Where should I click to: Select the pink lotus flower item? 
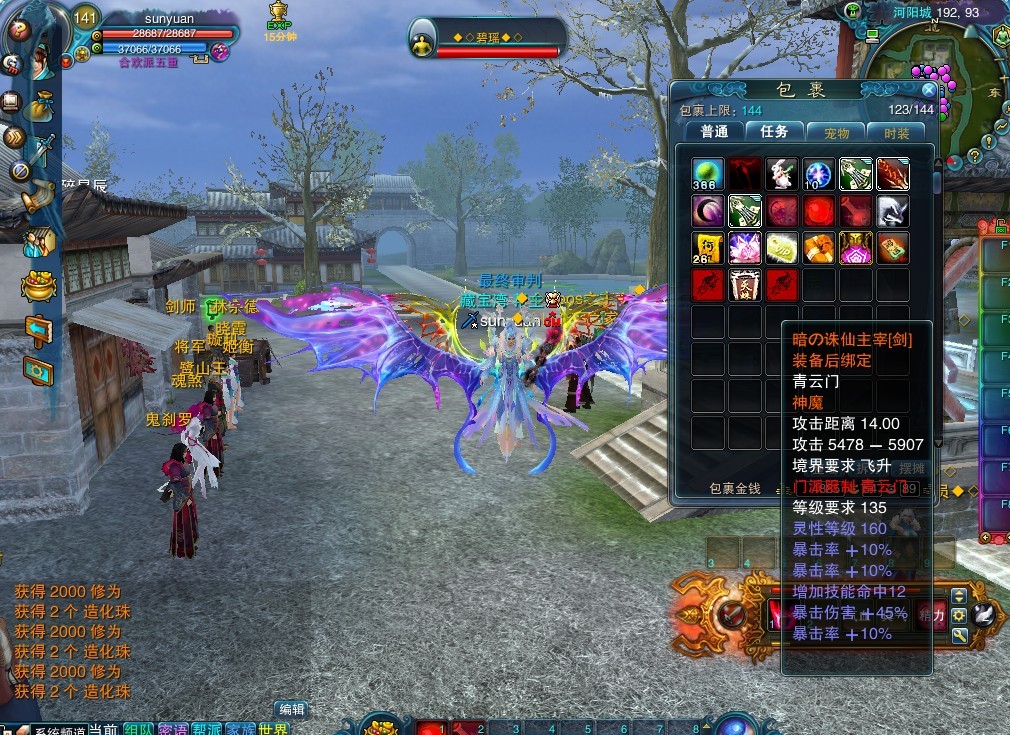coord(744,248)
